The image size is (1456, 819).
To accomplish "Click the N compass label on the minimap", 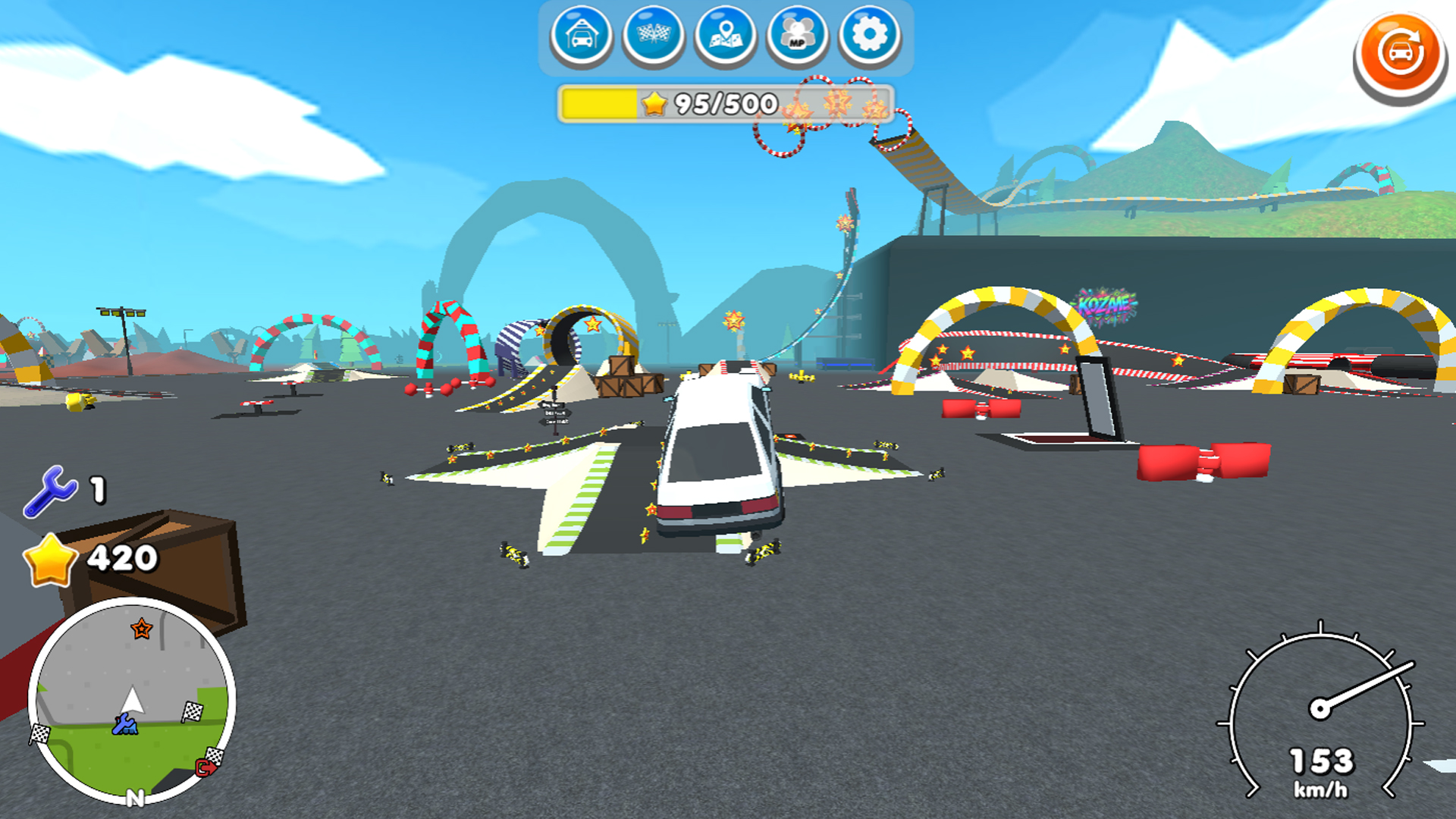I will 136,797.
